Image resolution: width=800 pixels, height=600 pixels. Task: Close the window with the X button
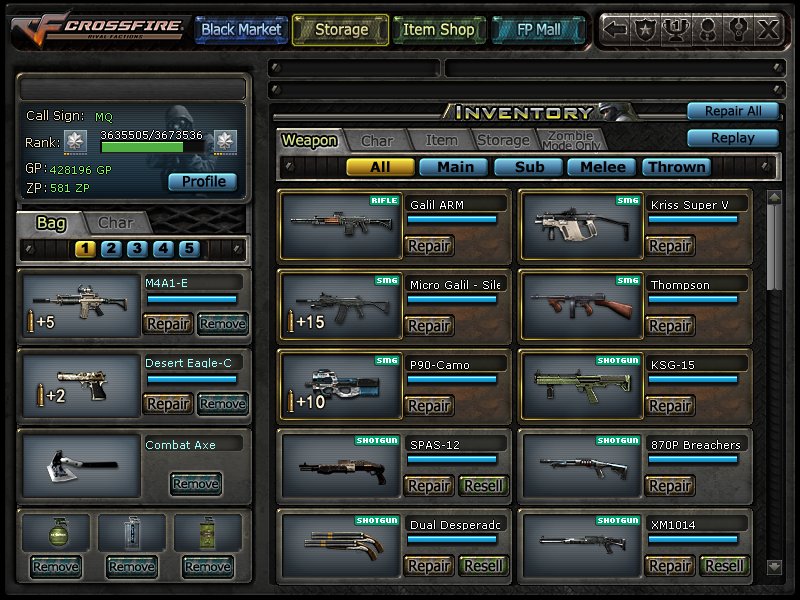point(768,30)
